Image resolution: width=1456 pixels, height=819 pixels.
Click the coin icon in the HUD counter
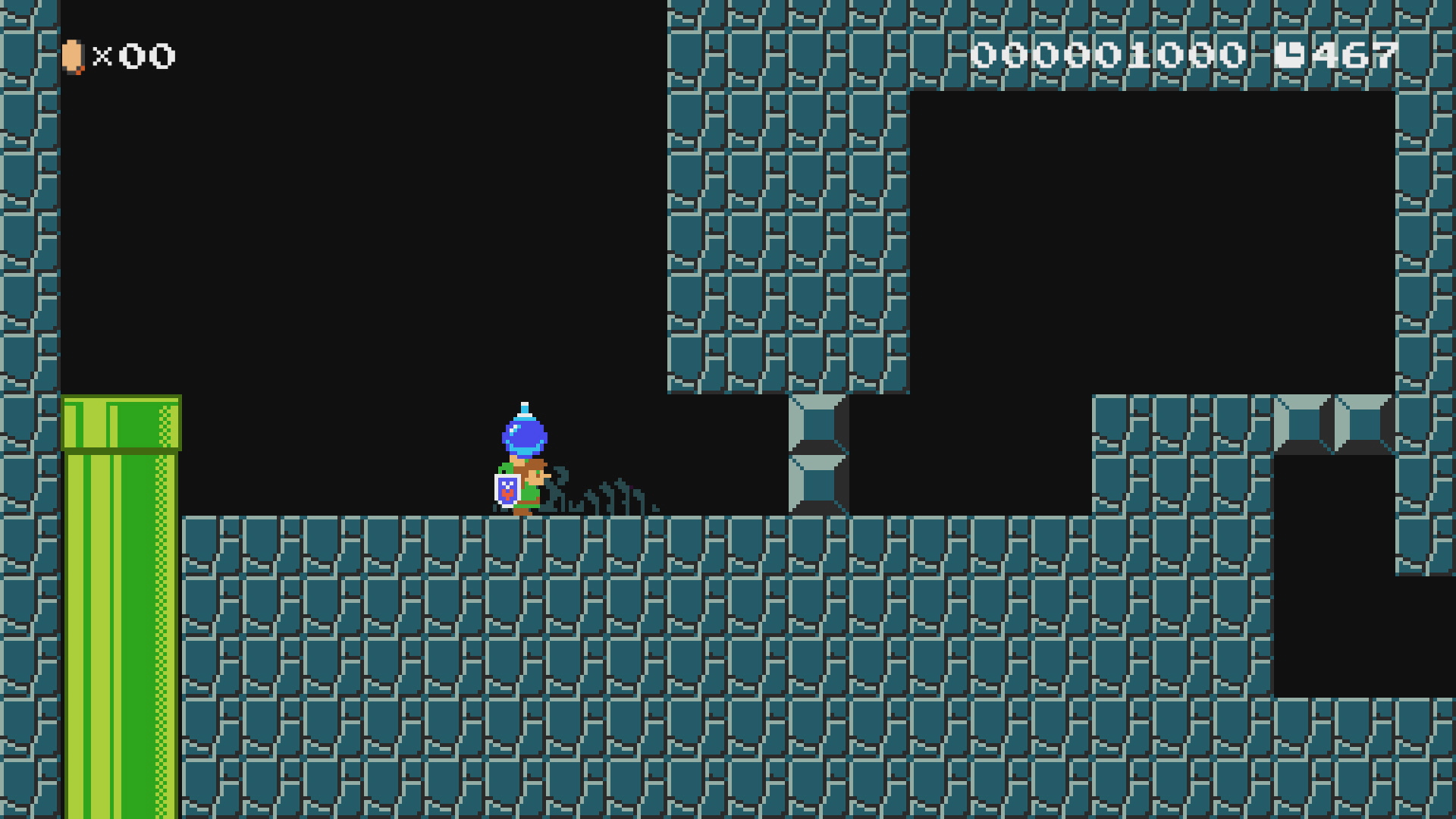coord(72,55)
